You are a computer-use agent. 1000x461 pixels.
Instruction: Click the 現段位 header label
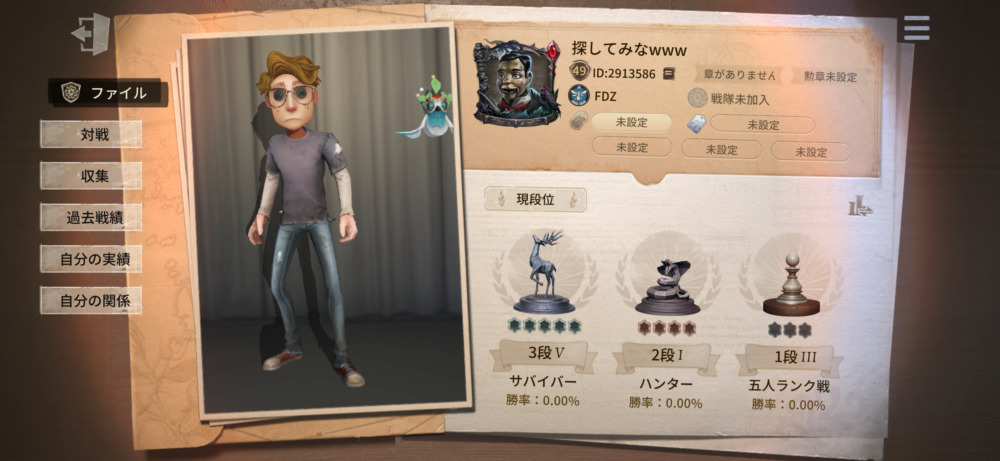(535, 200)
